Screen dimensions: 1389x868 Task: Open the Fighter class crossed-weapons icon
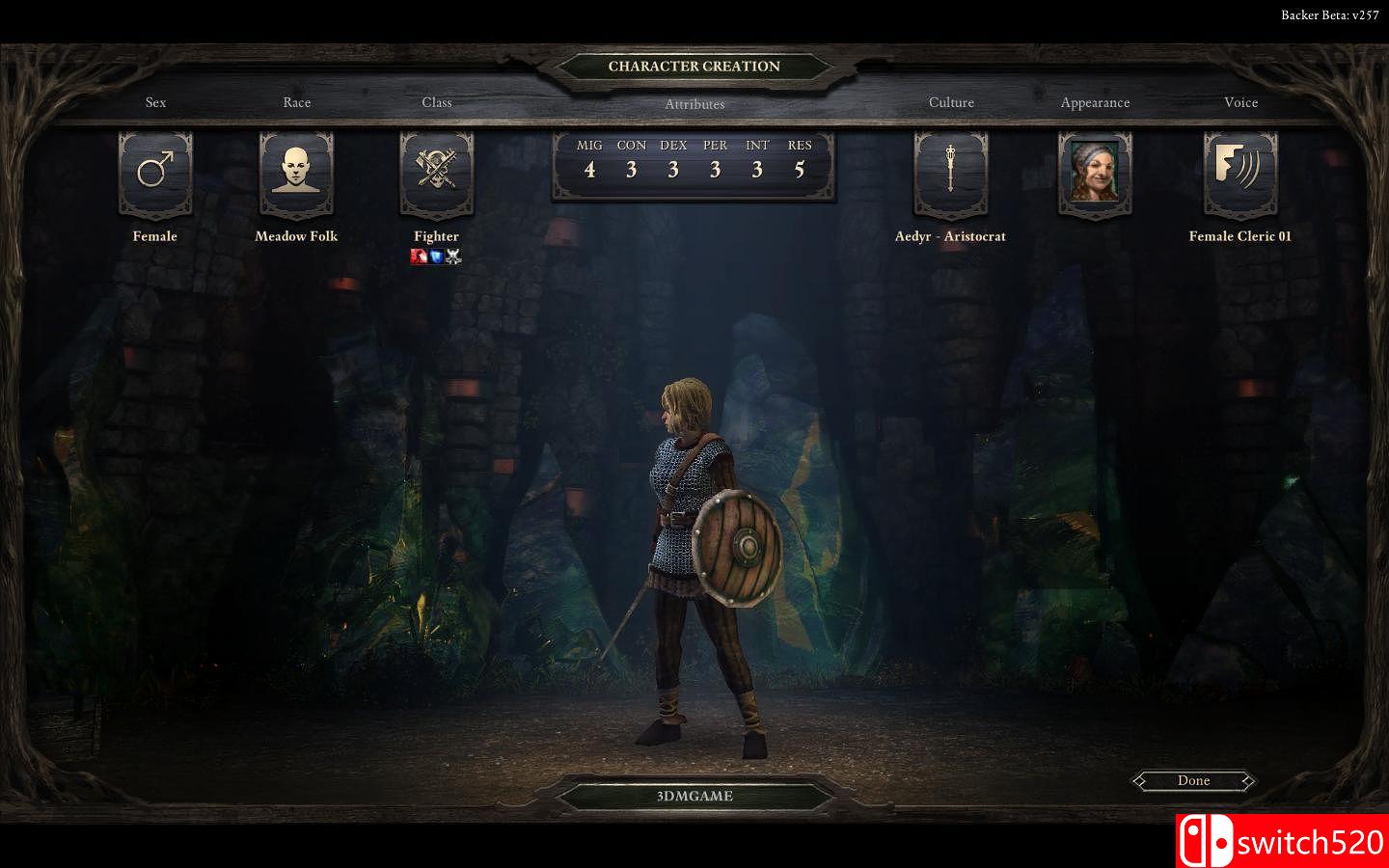click(x=436, y=174)
